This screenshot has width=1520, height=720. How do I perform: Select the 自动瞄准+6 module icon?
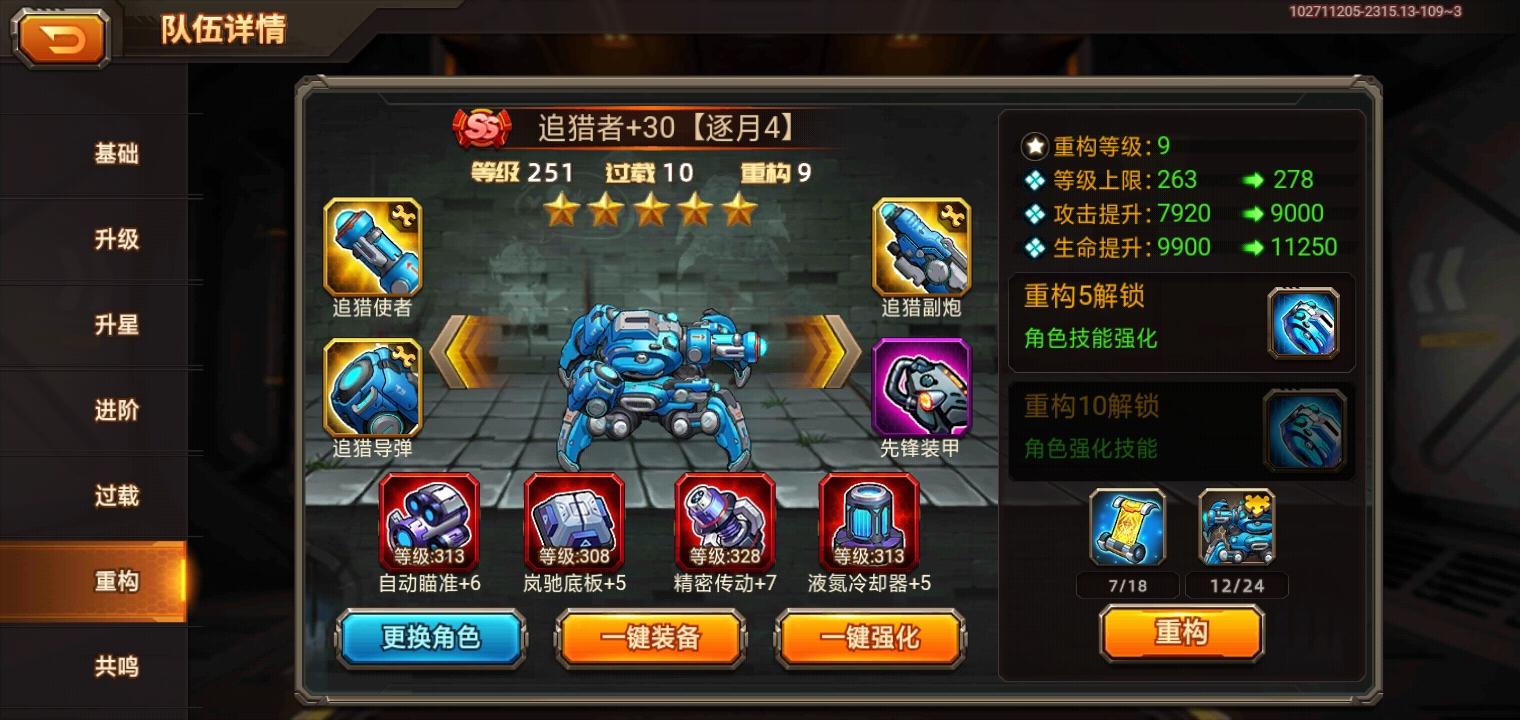431,522
